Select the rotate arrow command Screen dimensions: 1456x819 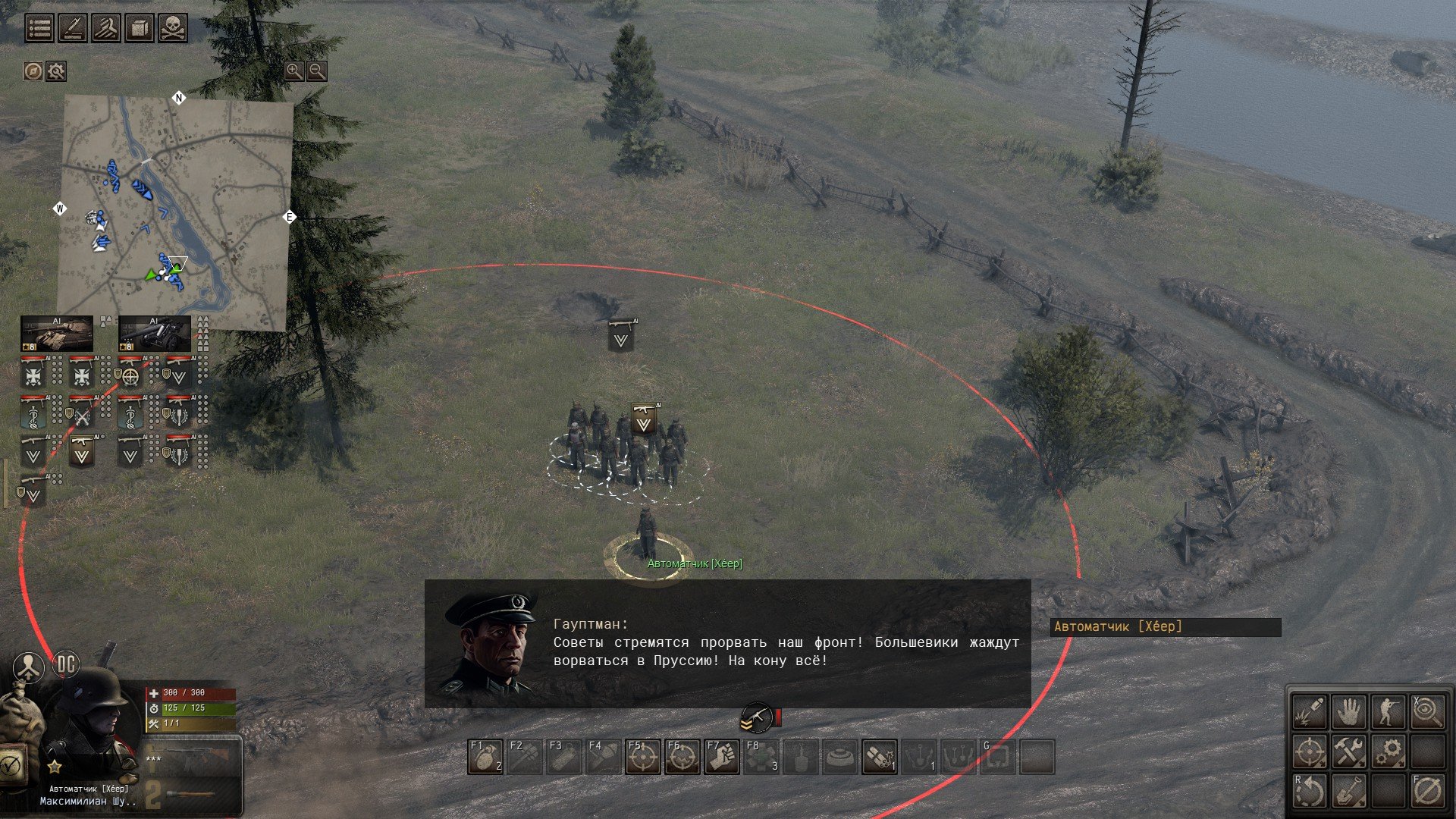(1310, 792)
